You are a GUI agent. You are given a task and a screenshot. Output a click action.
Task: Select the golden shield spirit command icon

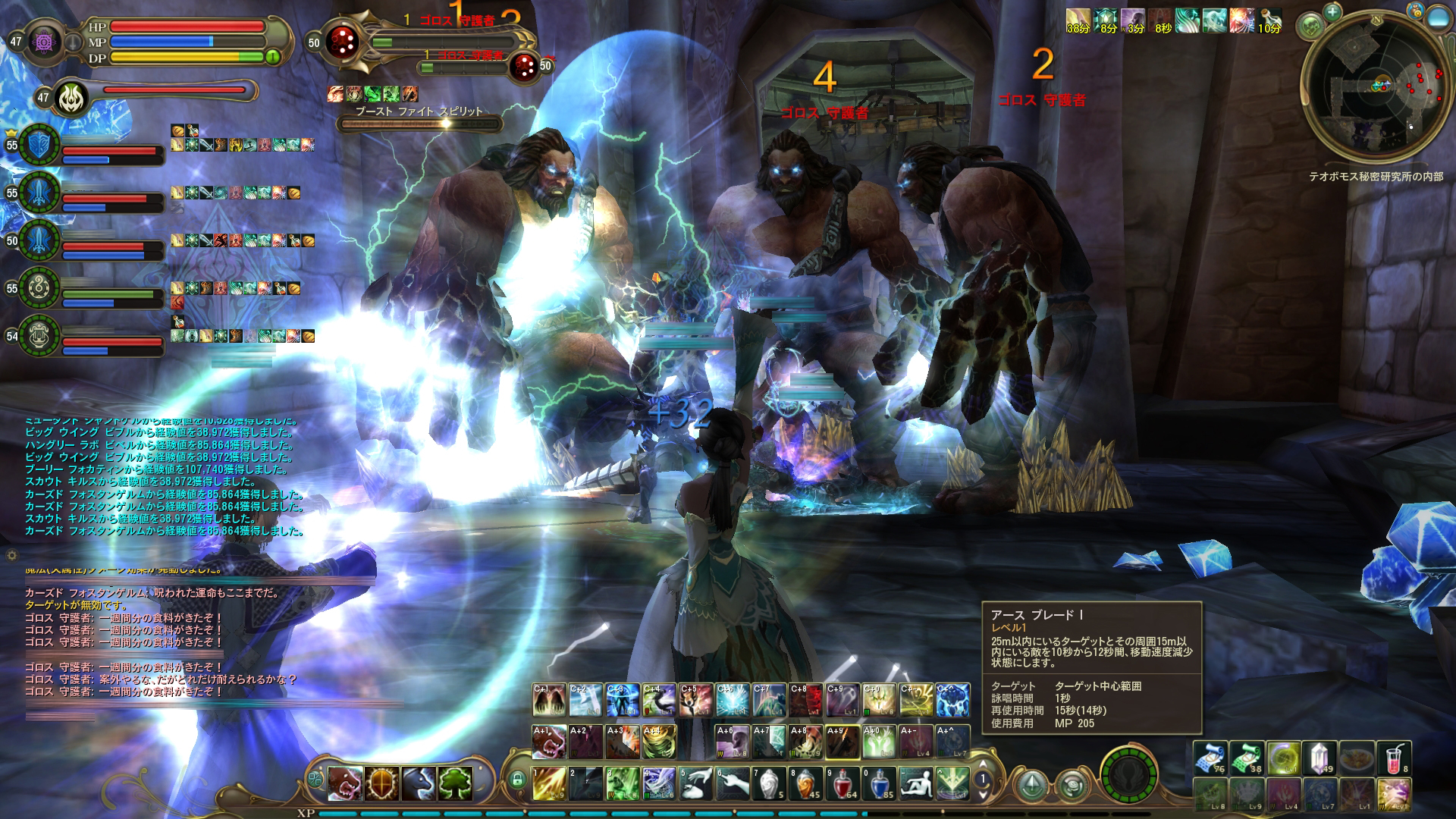[382, 783]
